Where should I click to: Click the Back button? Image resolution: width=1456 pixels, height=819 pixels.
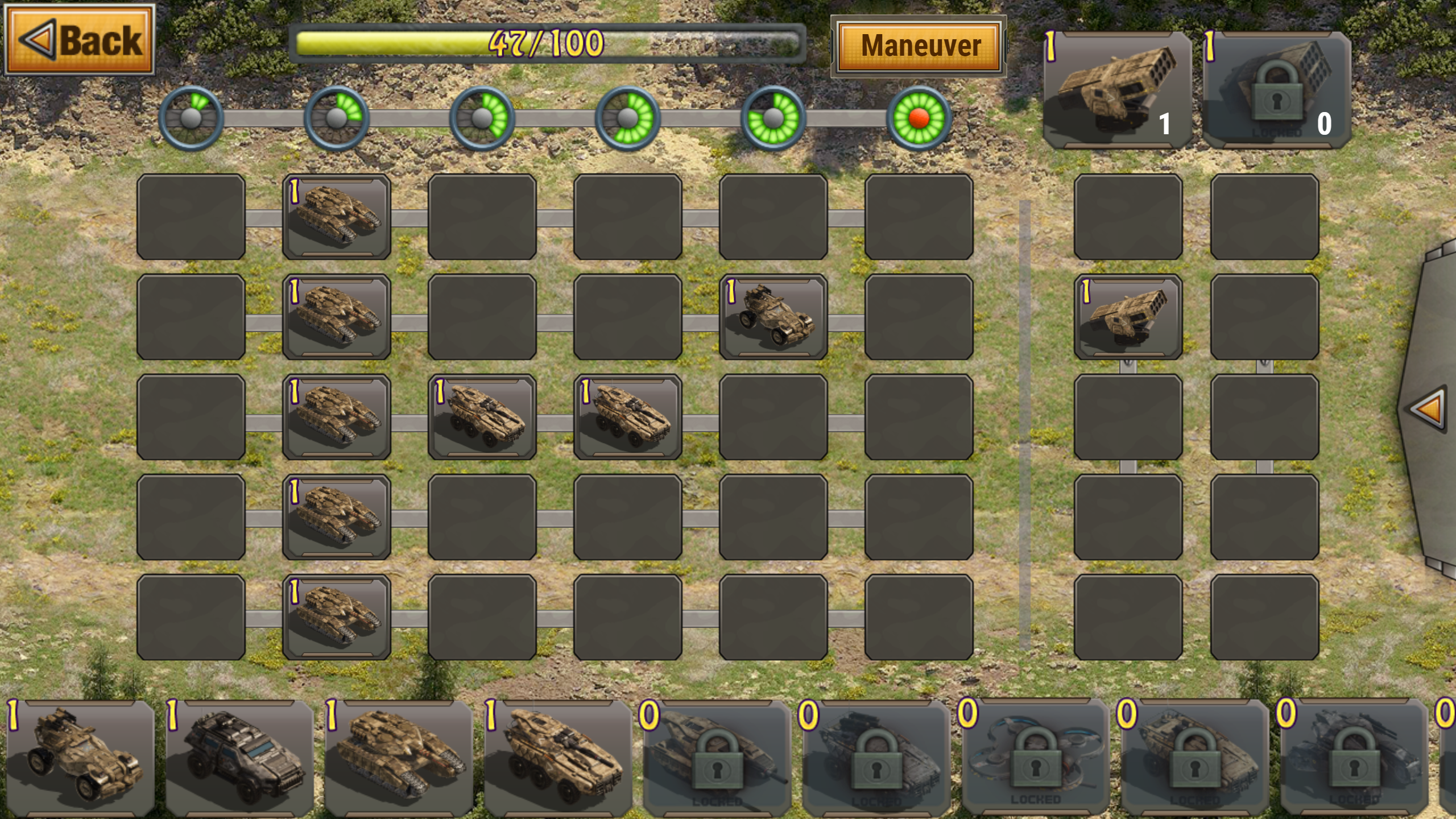click(x=80, y=41)
